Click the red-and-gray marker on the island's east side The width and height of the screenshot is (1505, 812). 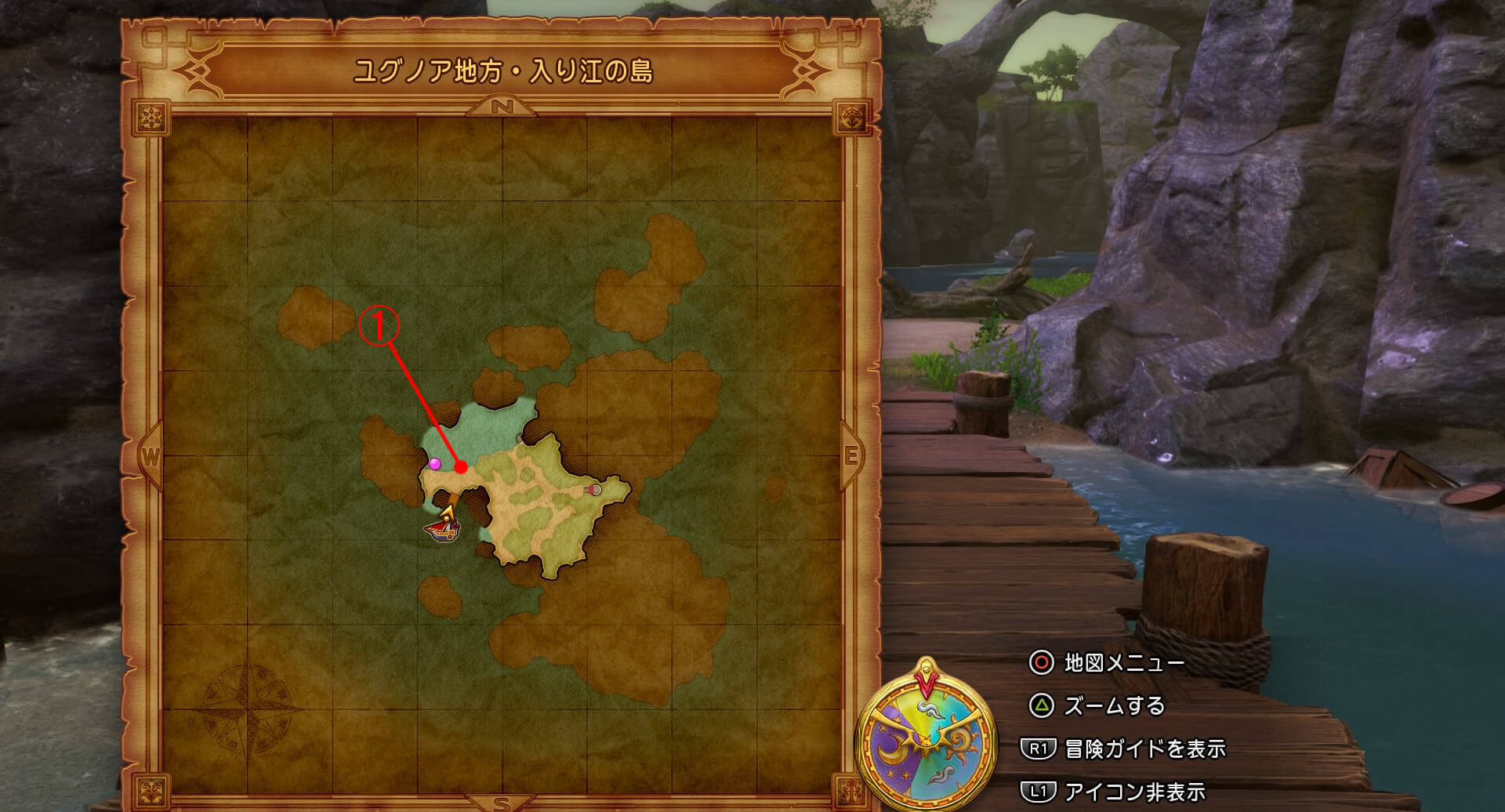[594, 490]
